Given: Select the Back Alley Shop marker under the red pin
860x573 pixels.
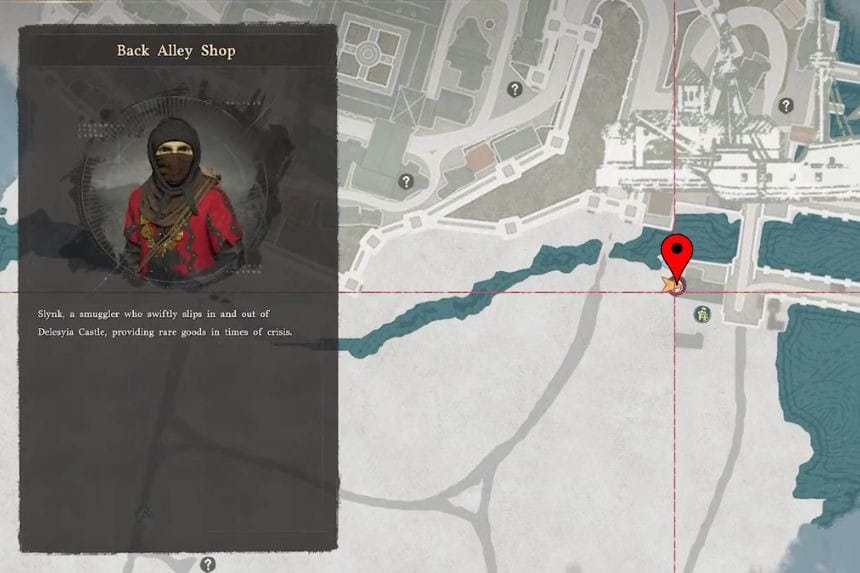Looking at the screenshot, I should (x=676, y=286).
